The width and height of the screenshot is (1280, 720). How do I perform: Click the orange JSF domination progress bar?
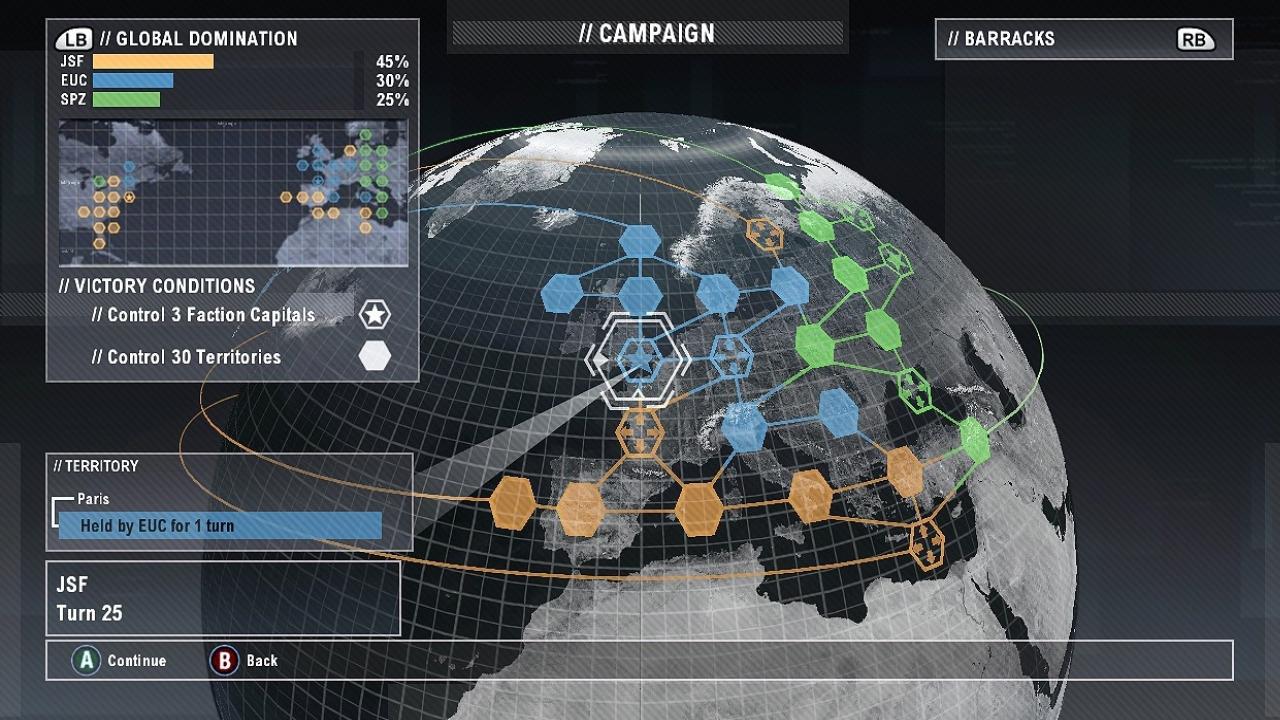pos(152,60)
